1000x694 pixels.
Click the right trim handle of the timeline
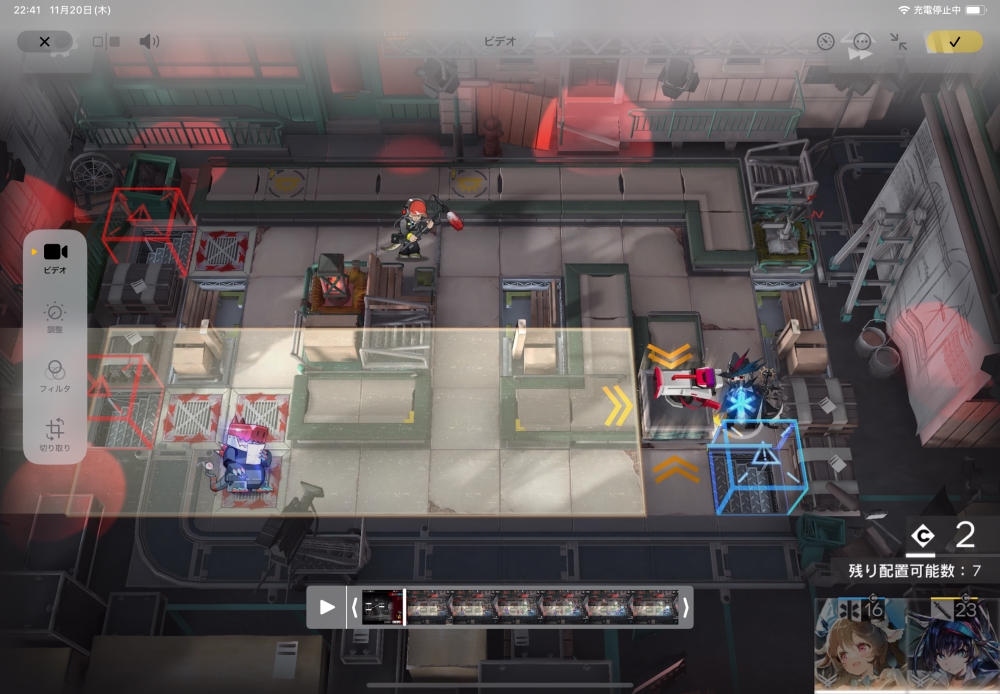[x=685, y=607]
